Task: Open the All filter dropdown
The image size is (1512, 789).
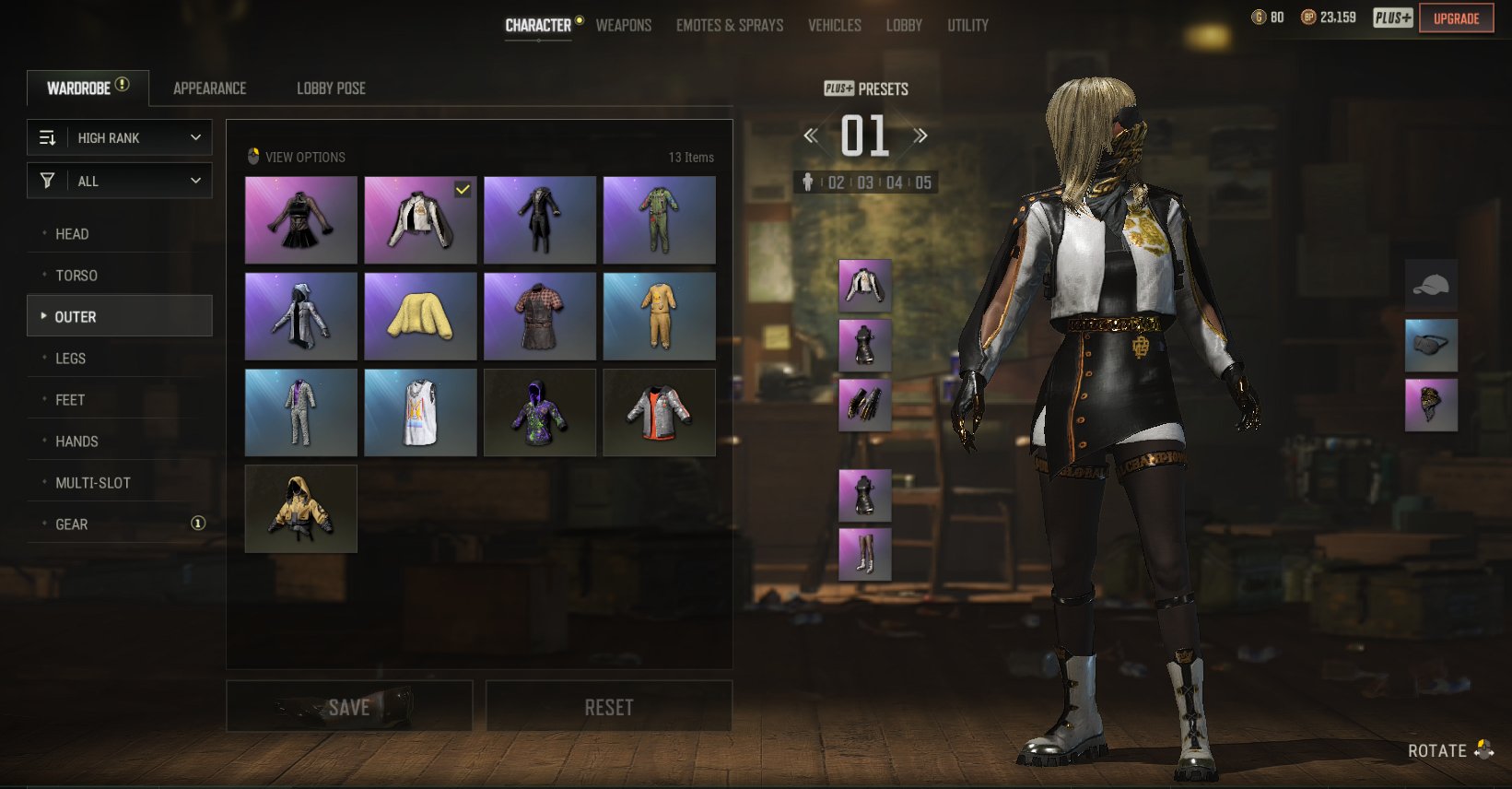Action: point(120,181)
